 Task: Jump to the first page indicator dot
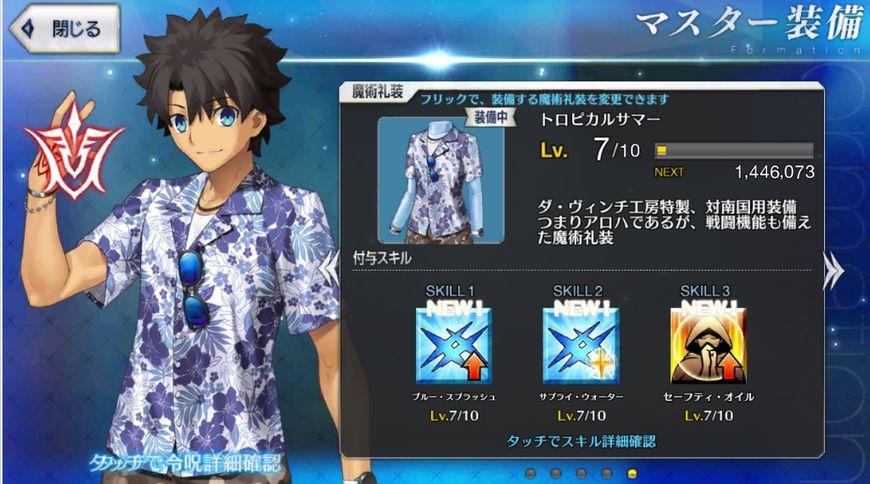(529, 473)
